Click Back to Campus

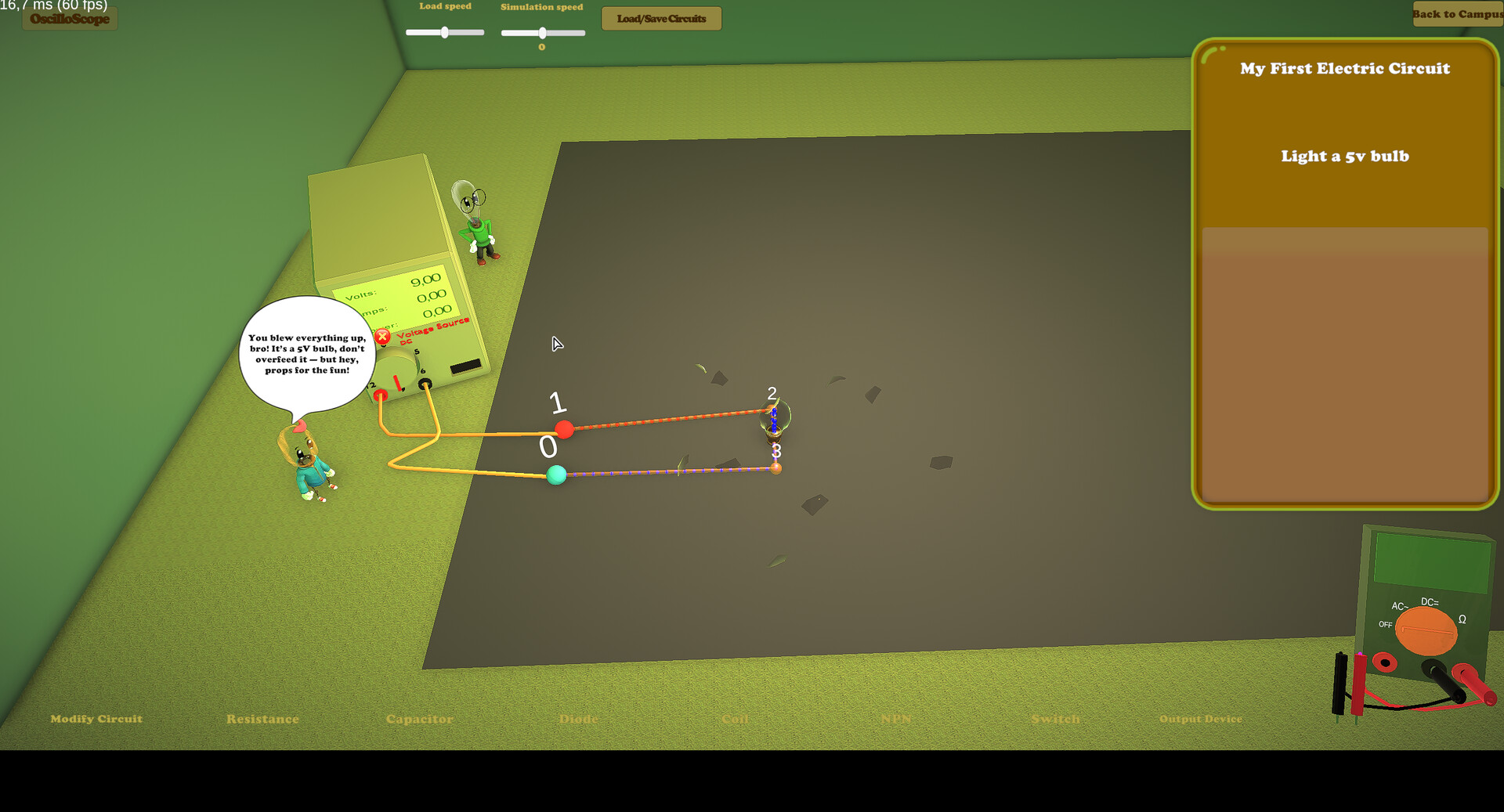(x=1457, y=14)
